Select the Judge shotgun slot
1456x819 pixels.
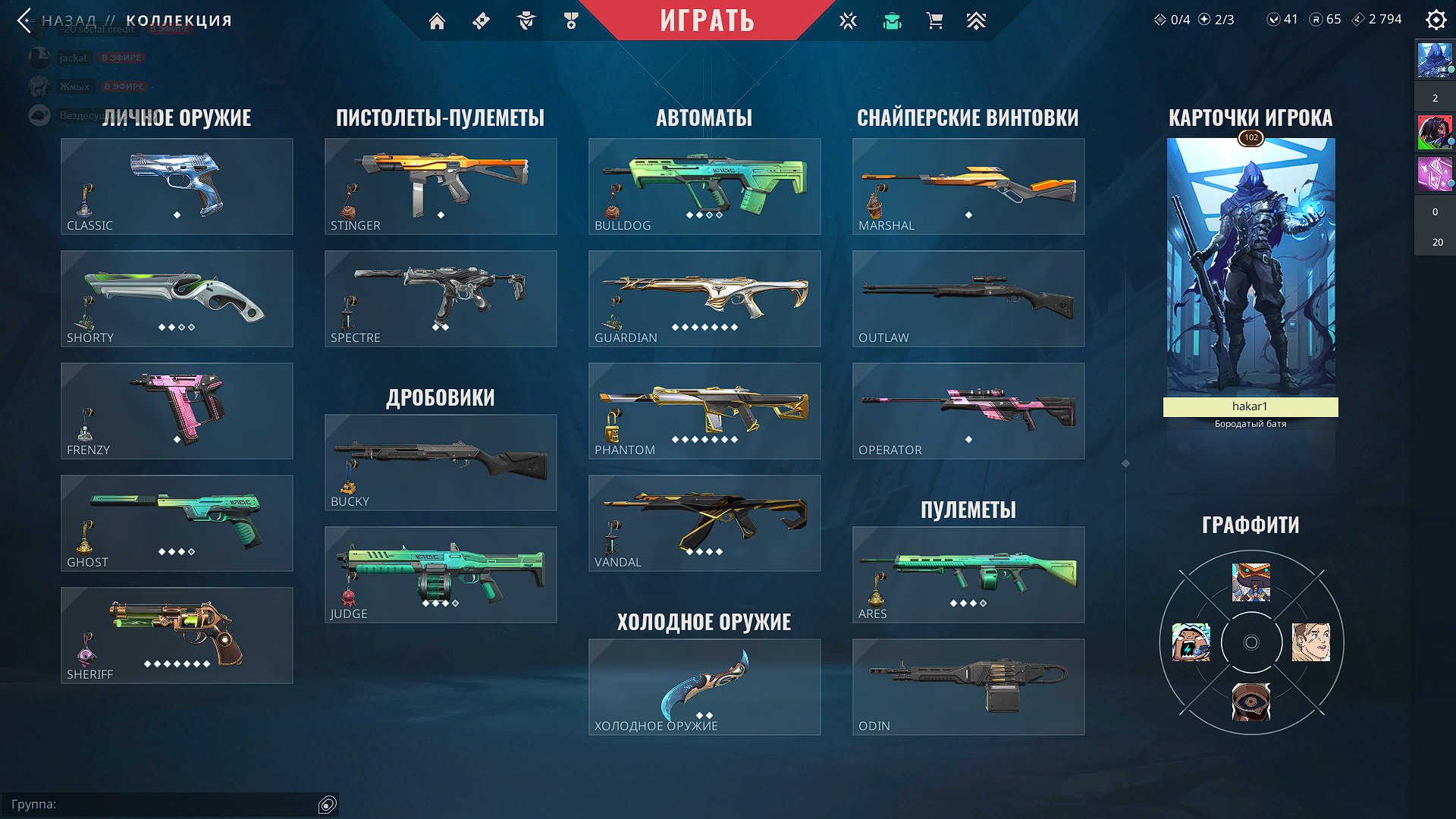(x=441, y=575)
